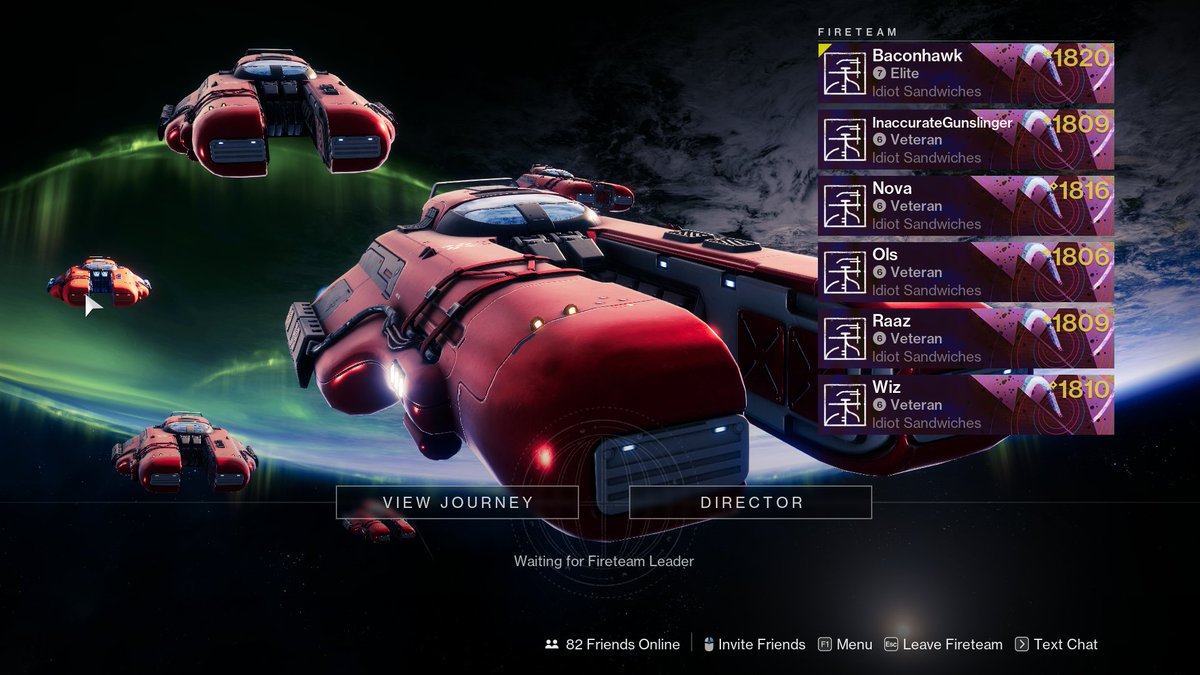The width and height of the screenshot is (1200, 675).
Task: Show the 82 Friends Online list
Action: tap(612, 645)
